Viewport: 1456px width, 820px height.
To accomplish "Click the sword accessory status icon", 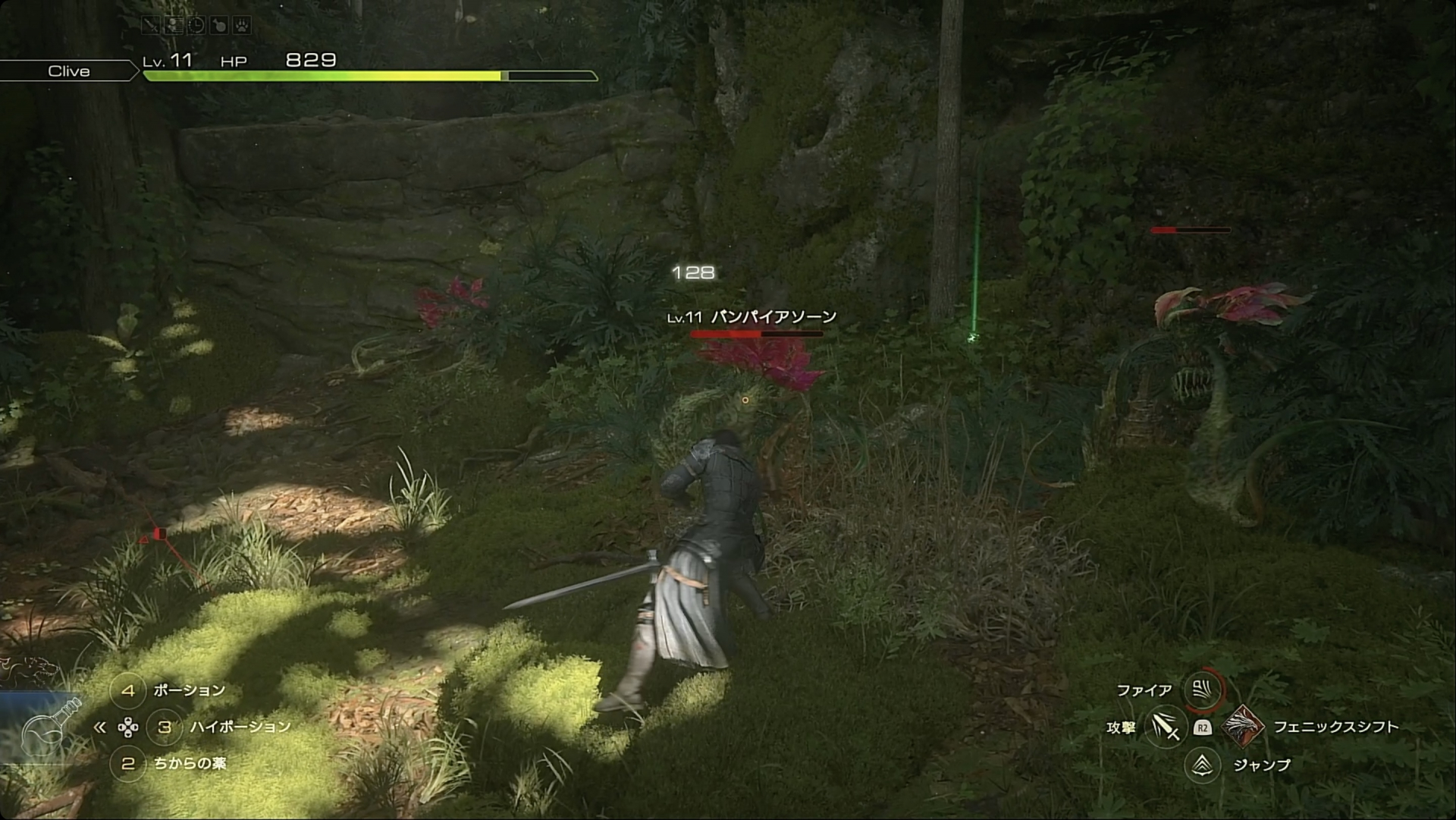I will pos(152,26).
